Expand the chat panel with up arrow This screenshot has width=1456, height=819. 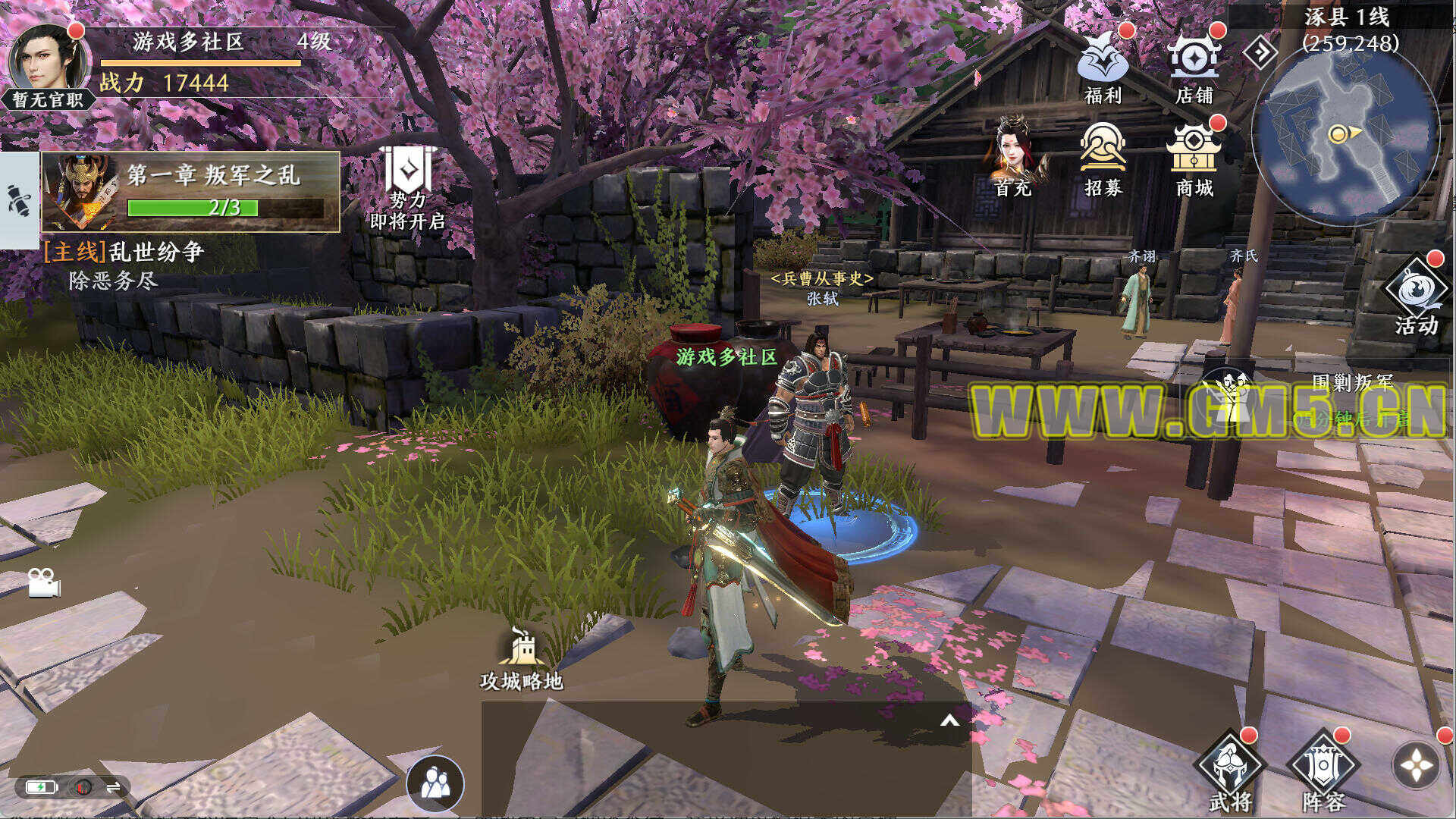949,720
